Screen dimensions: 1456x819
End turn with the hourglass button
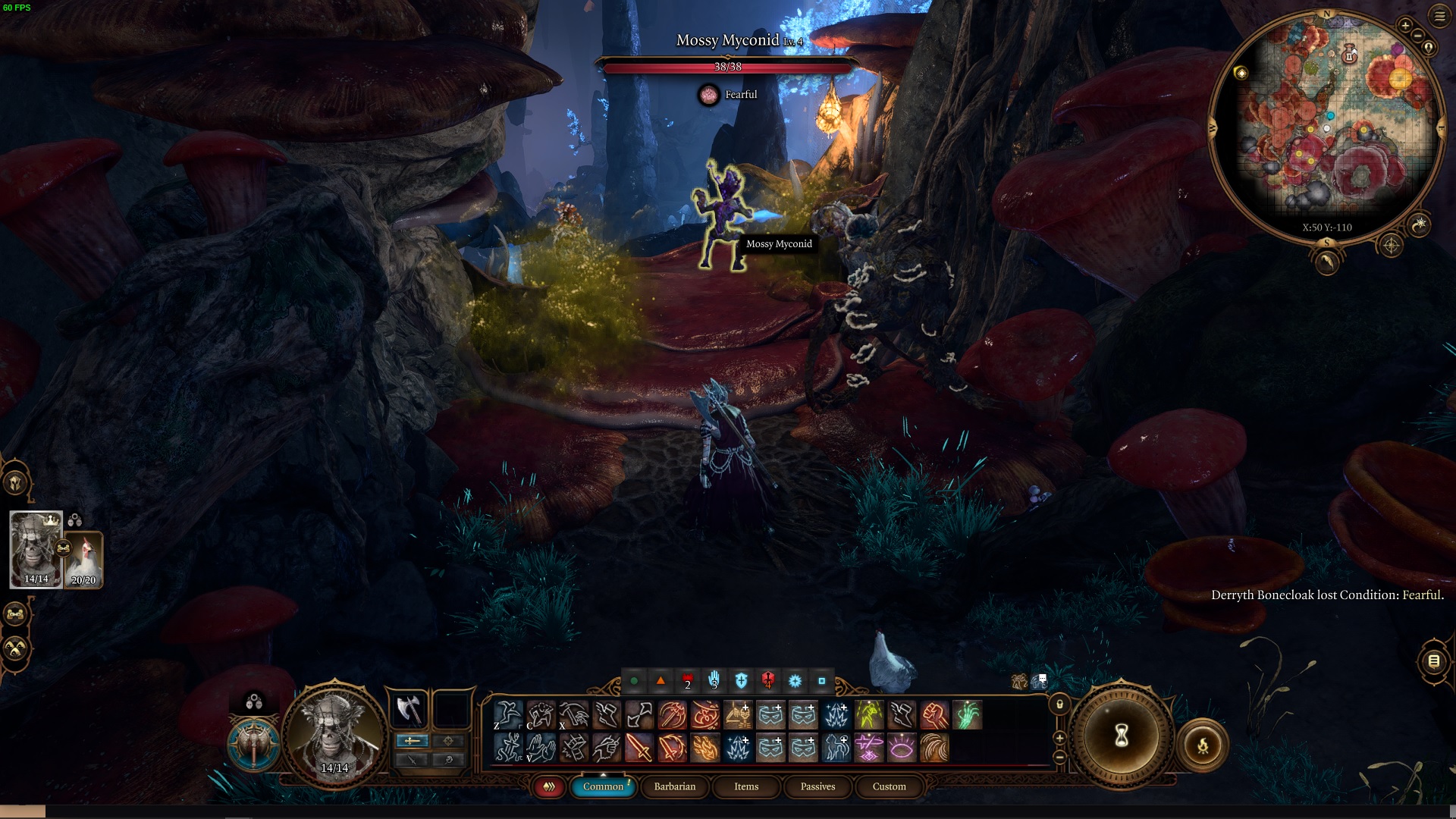coord(1121,736)
